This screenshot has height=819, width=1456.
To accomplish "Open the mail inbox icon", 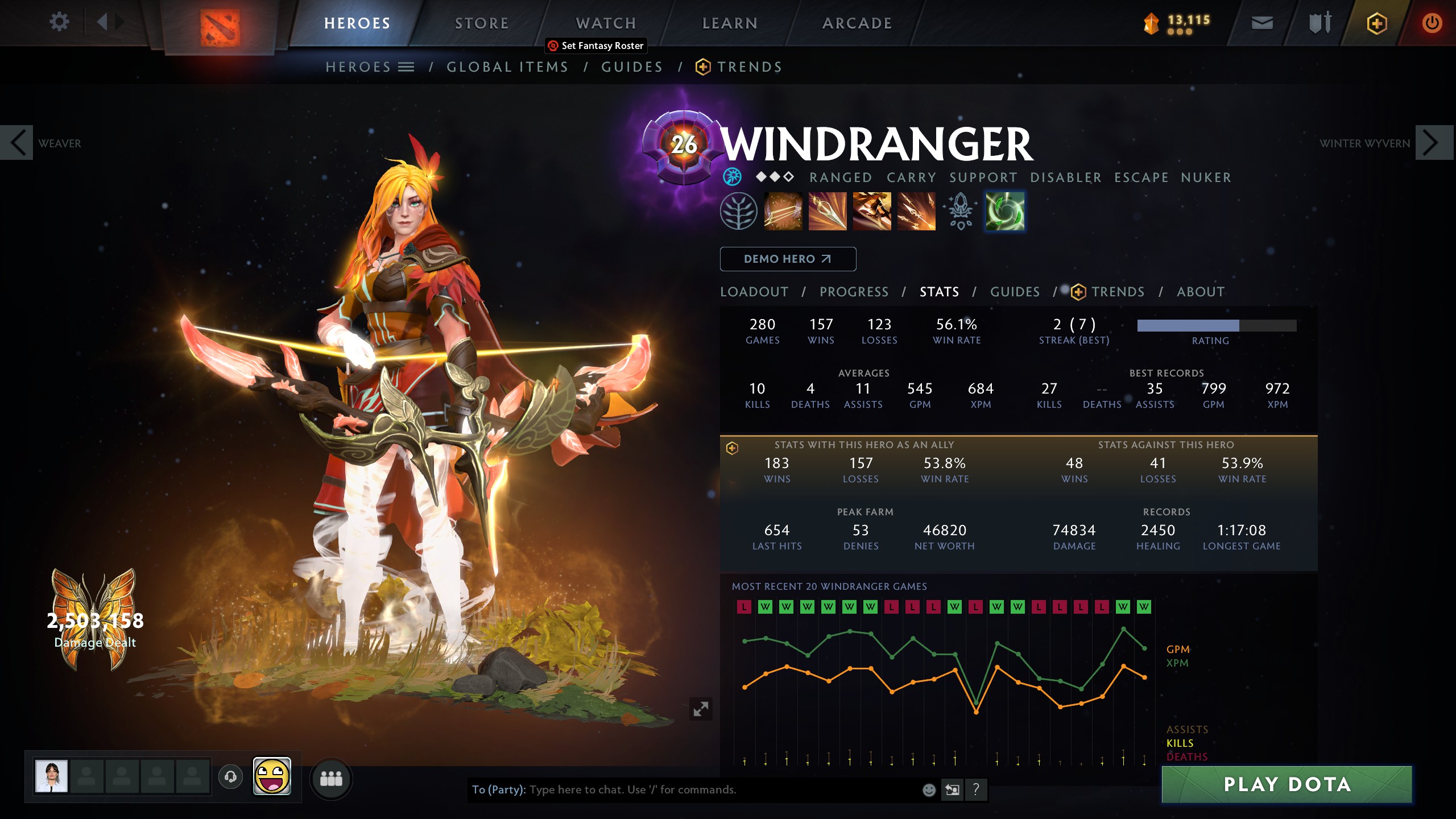I will click(x=1261, y=23).
